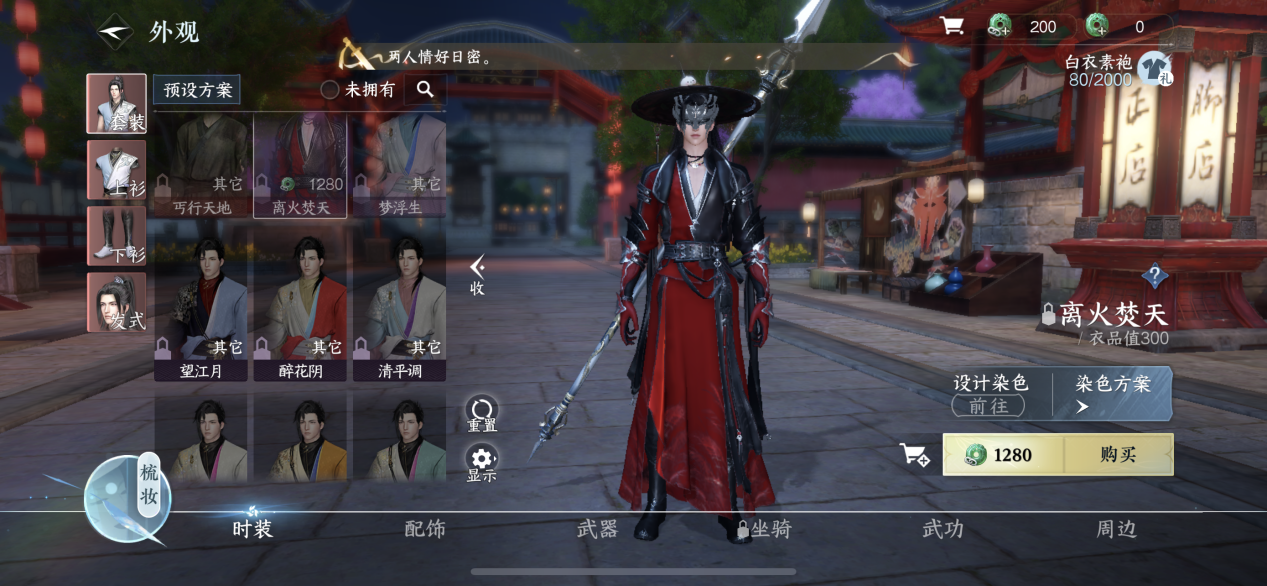Screen dimensions: 1267x586
Task: Click the 重置 reset button
Action: [482, 413]
